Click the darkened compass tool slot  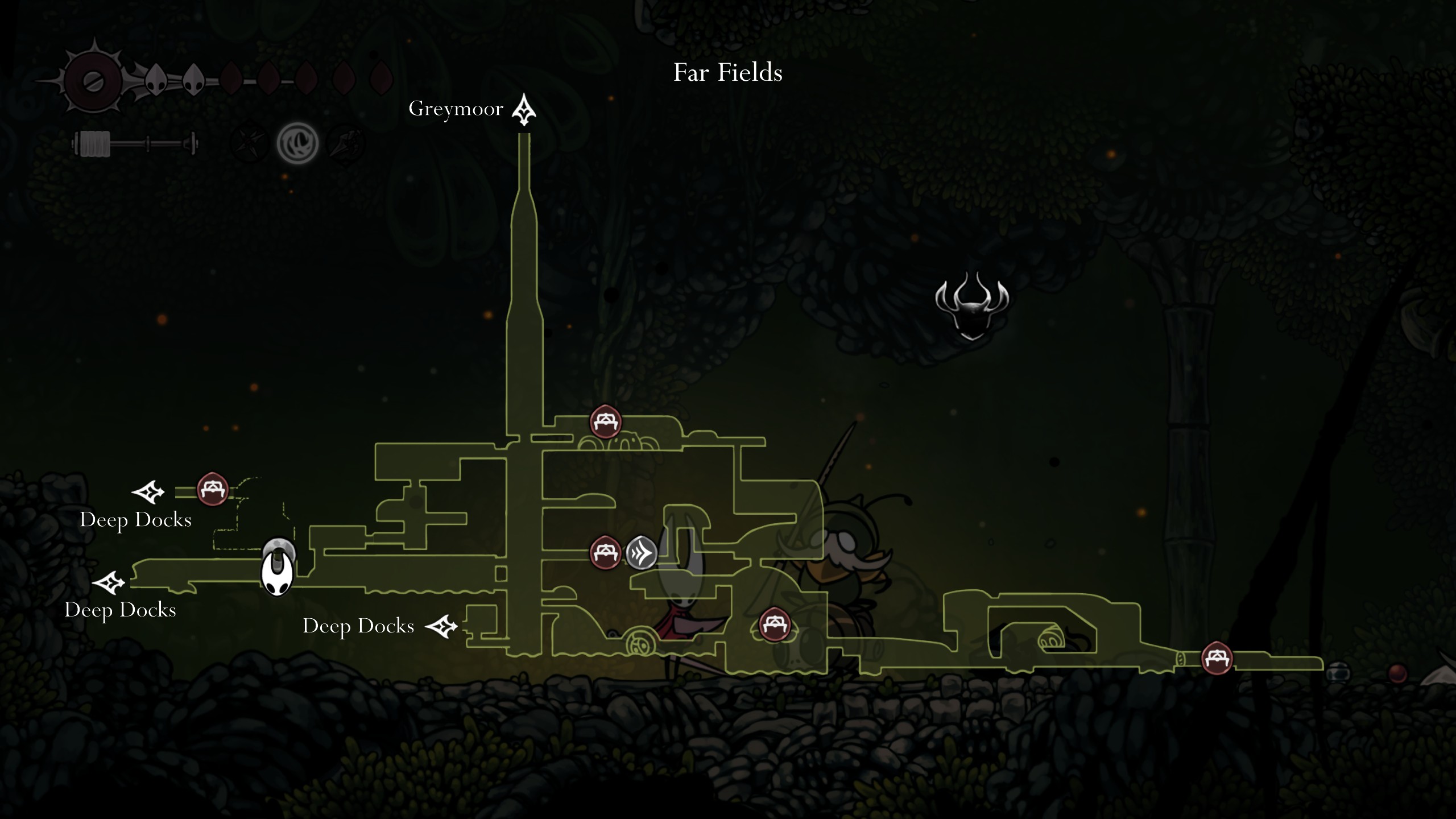coord(249,143)
